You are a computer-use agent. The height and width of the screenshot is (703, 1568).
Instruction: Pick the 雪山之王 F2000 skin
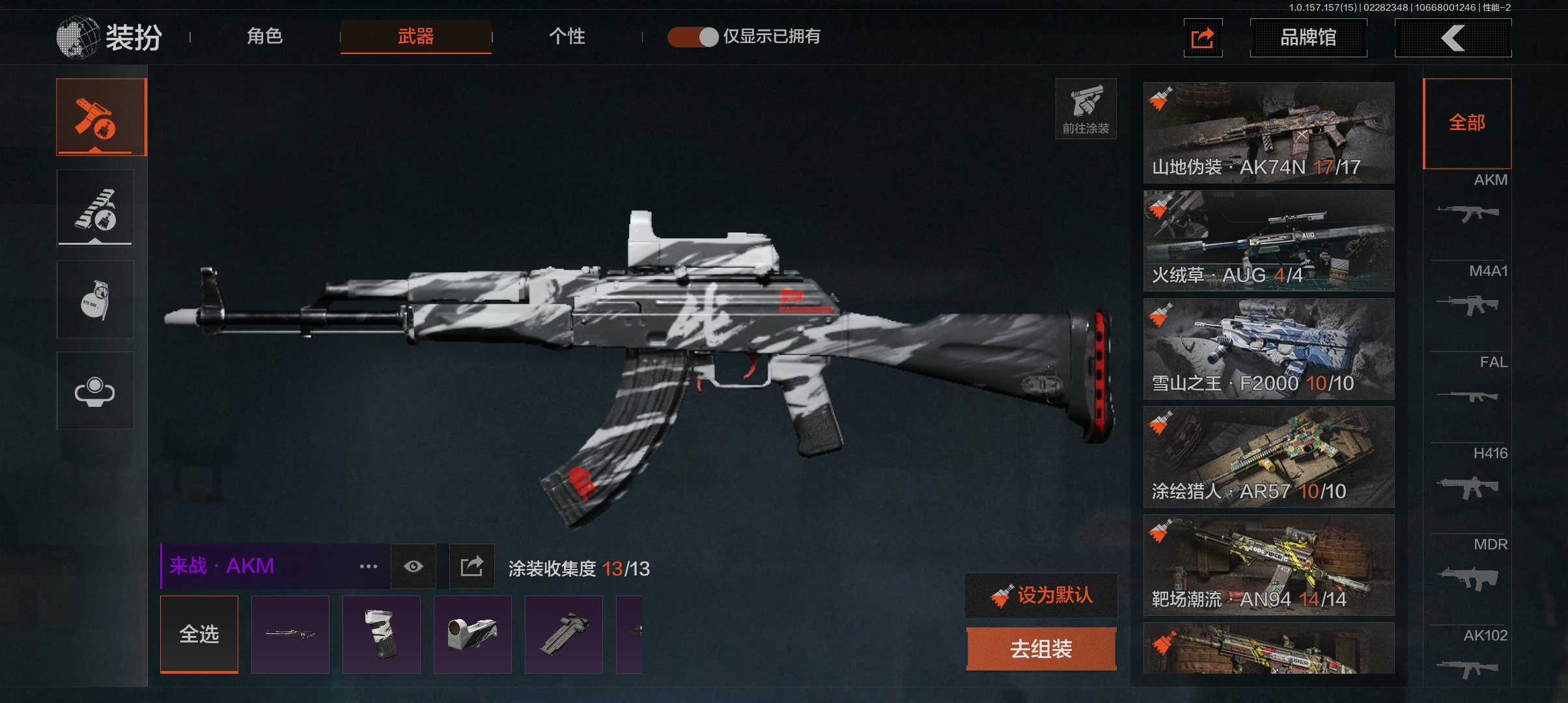tap(1268, 348)
